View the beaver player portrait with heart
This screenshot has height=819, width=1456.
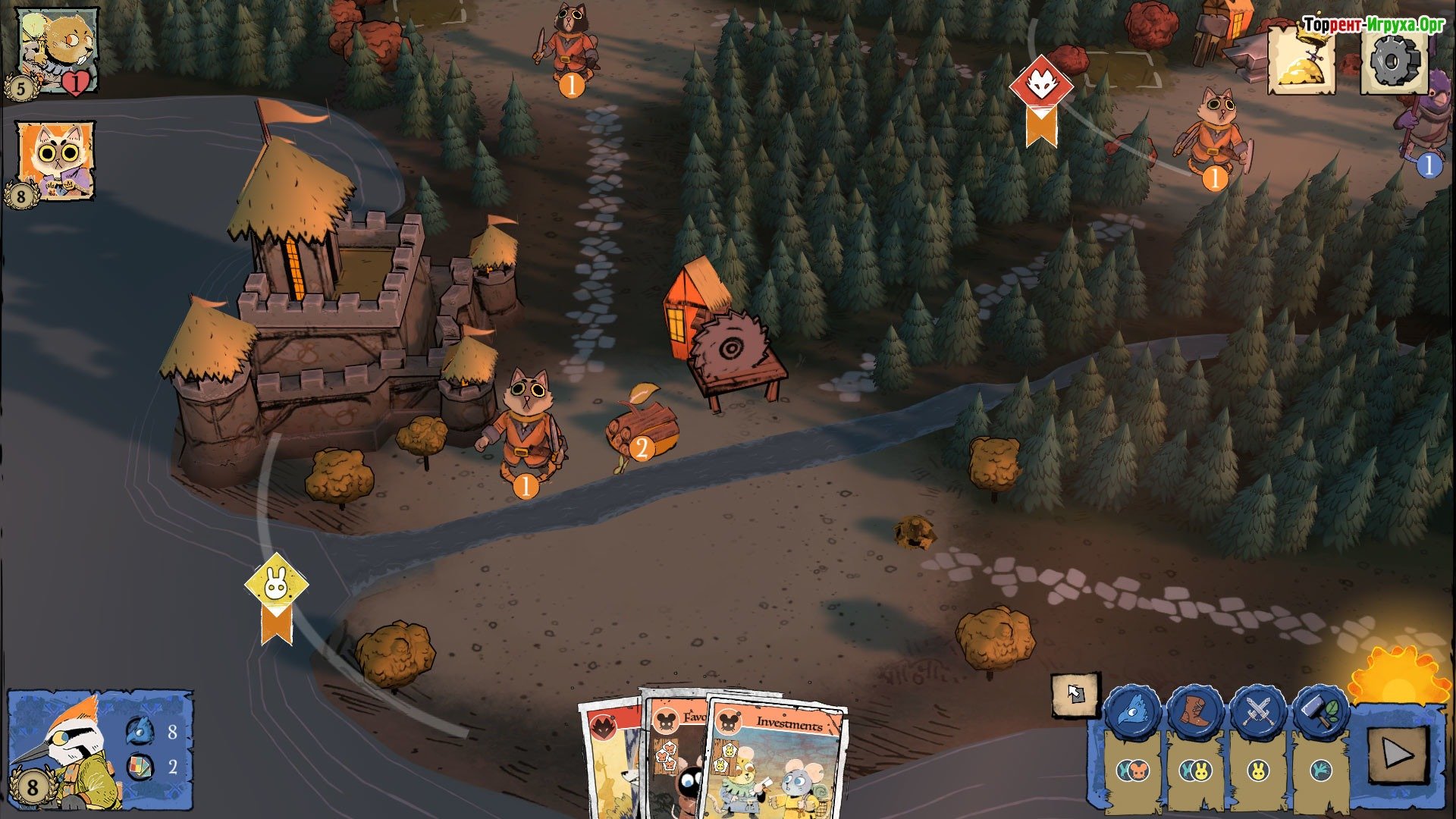[x=58, y=51]
